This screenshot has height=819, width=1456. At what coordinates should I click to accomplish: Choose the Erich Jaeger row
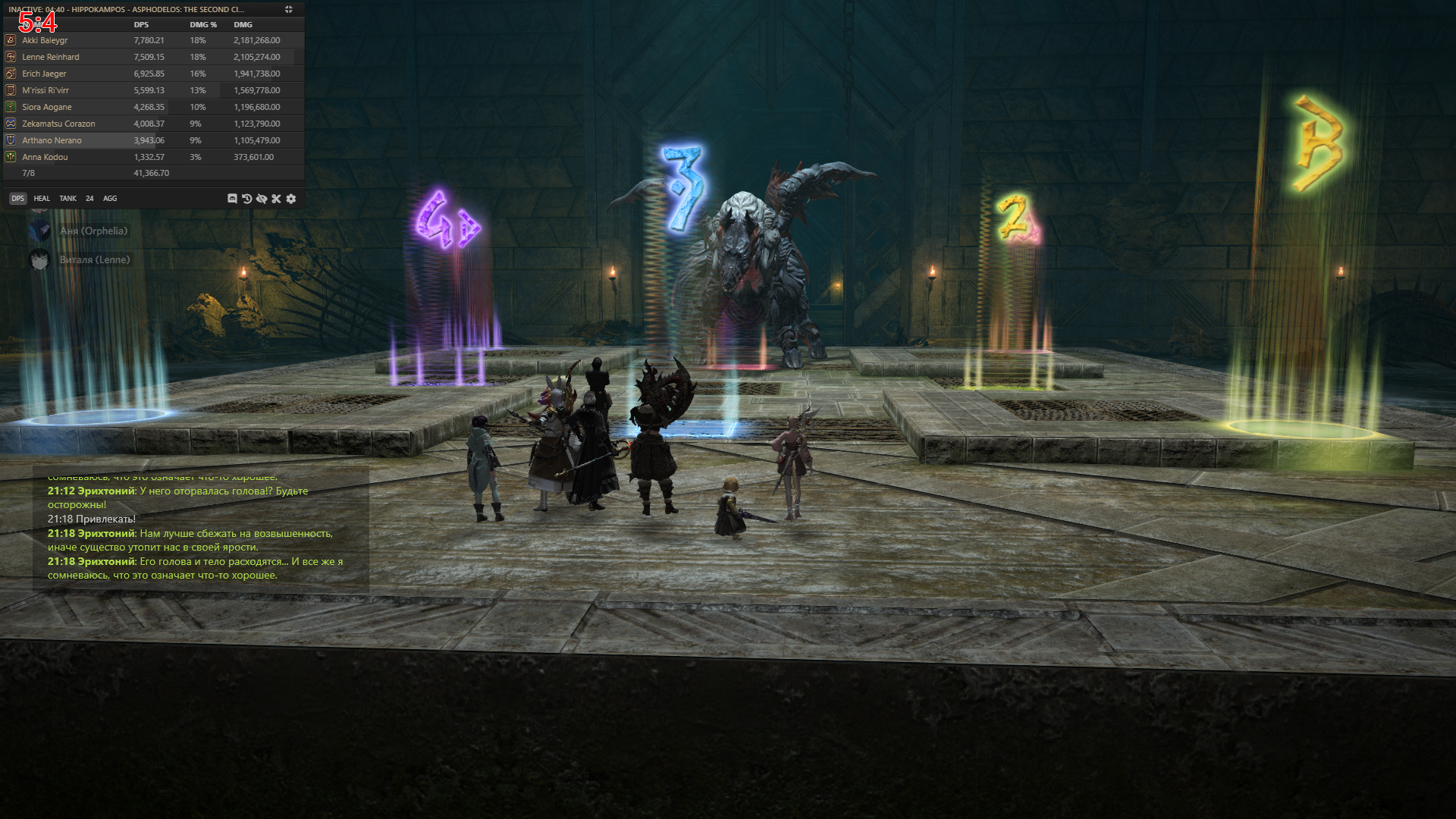[x=152, y=74]
